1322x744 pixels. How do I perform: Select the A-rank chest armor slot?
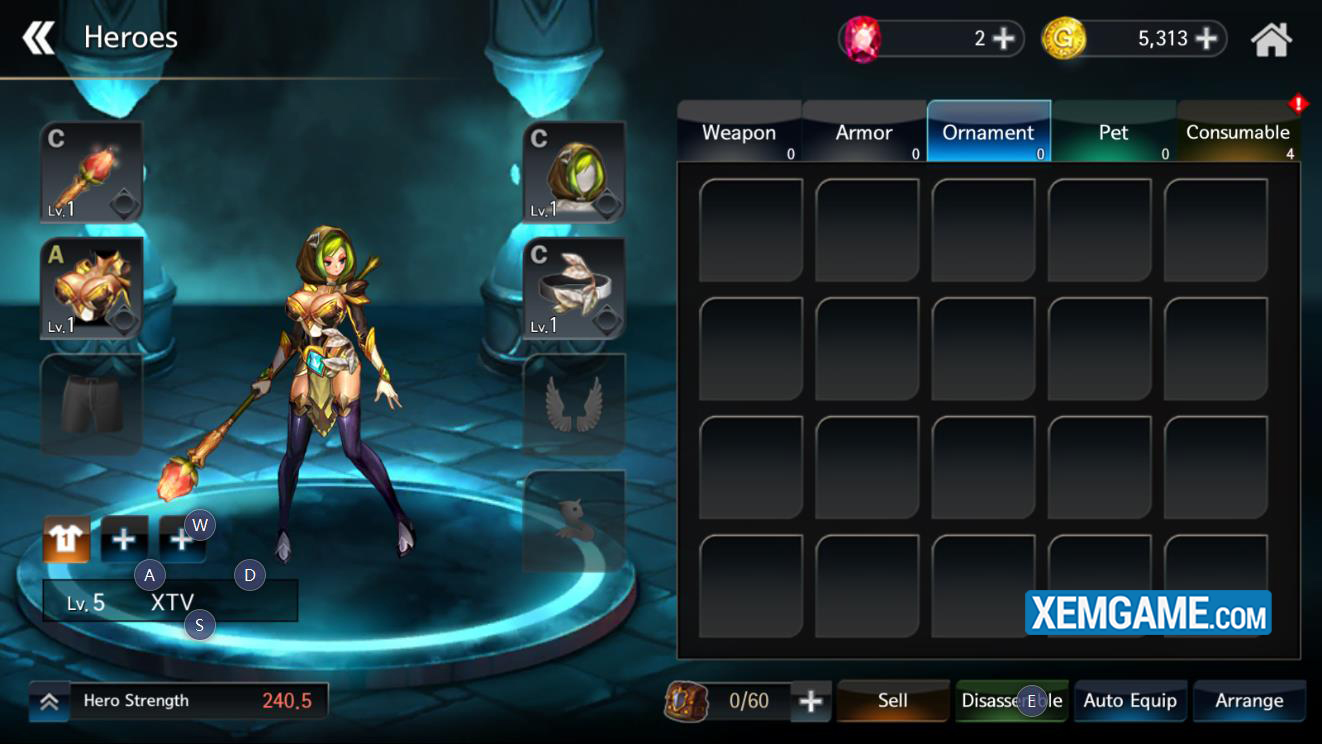coord(91,288)
